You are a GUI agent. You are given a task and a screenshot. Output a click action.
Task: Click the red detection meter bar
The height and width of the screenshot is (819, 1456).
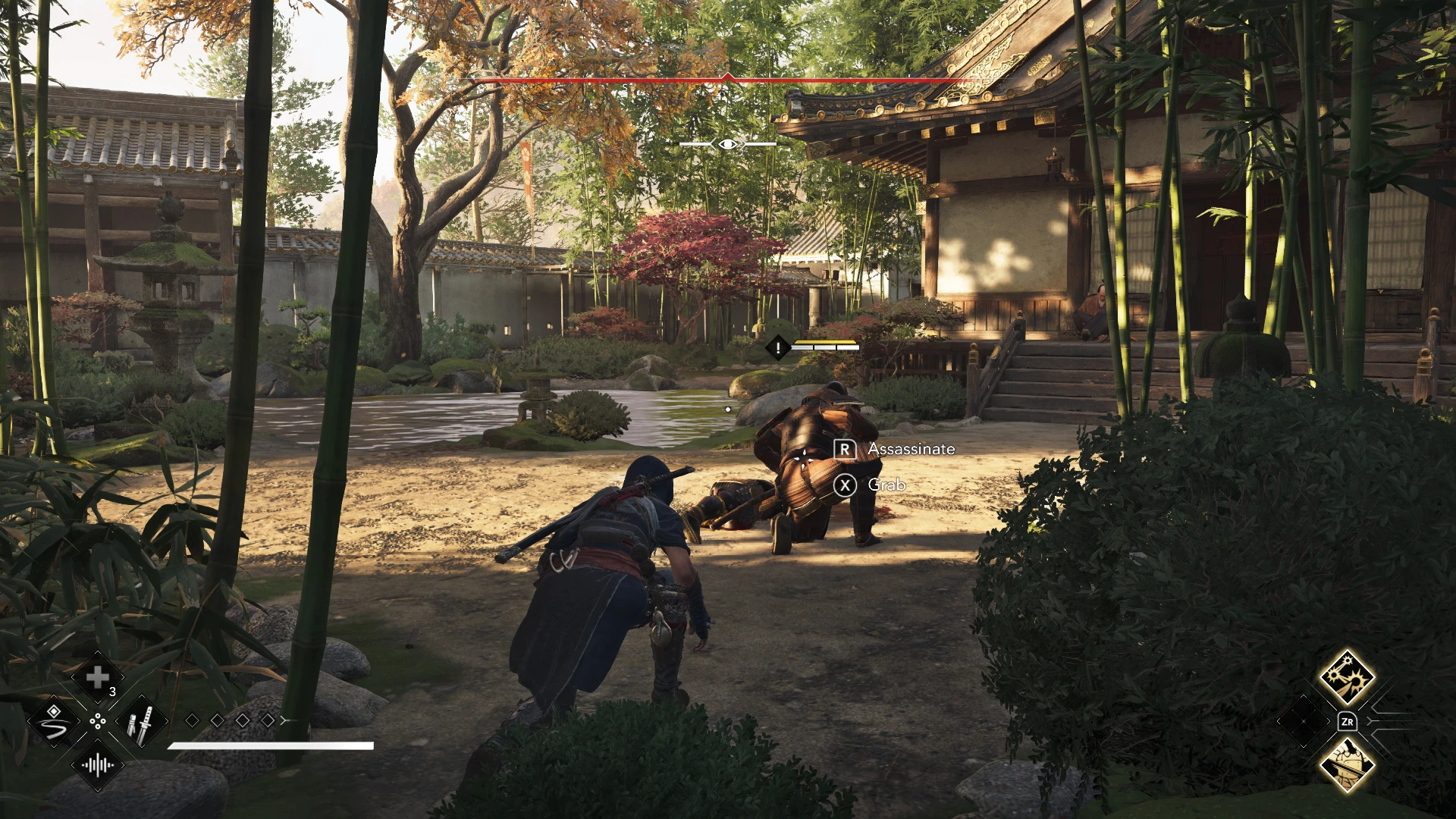[x=728, y=78]
